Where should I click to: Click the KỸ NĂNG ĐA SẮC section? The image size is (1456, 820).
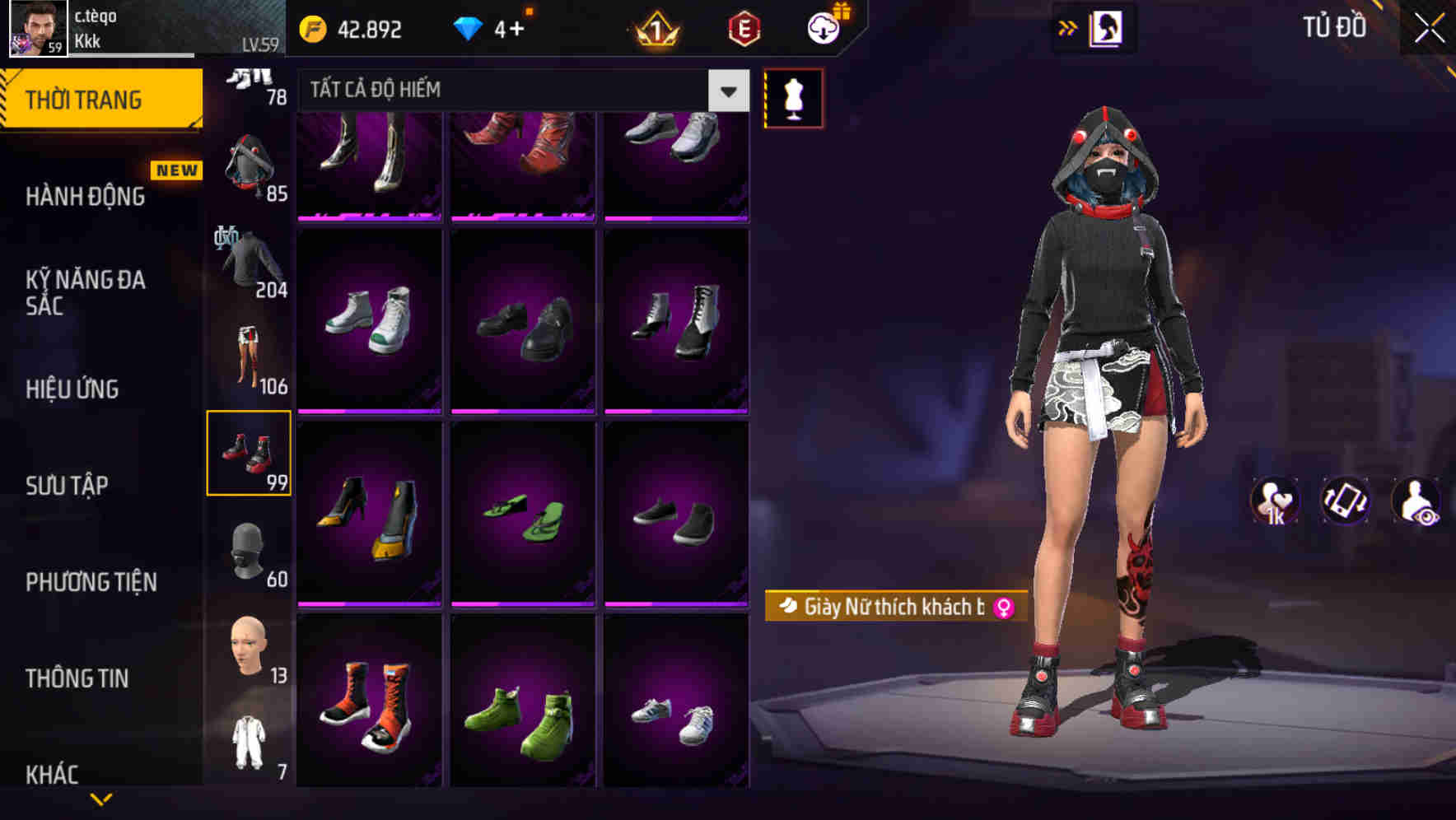[x=86, y=293]
